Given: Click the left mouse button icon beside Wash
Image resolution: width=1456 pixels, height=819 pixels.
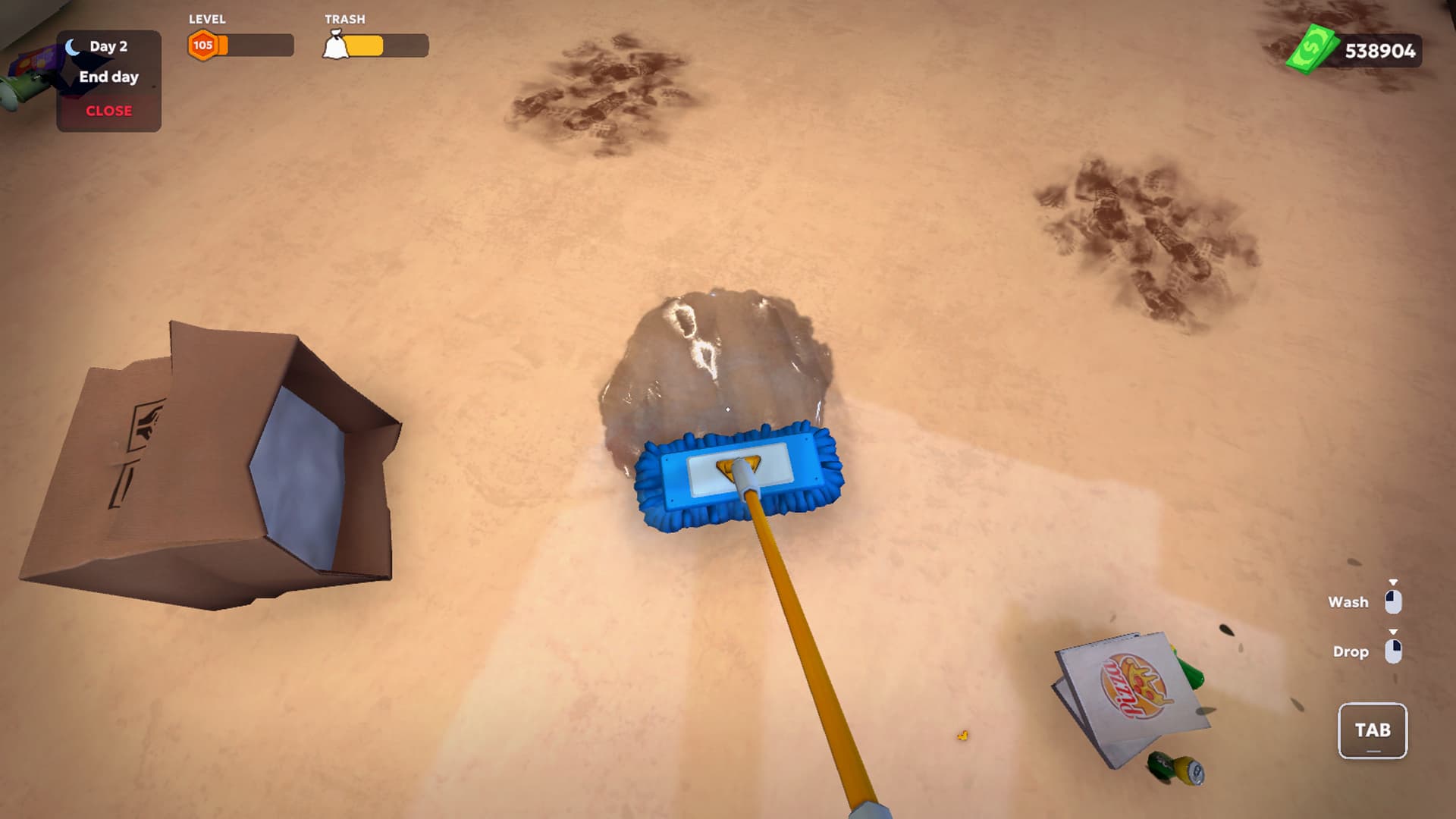Looking at the screenshot, I should pyautogui.click(x=1394, y=601).
